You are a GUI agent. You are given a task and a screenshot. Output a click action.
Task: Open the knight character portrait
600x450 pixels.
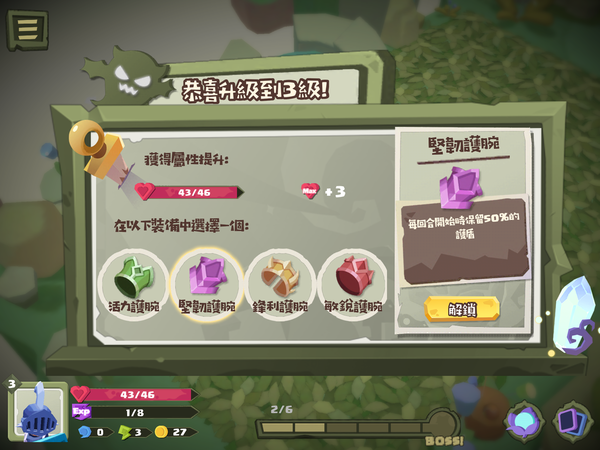point(38,412)
